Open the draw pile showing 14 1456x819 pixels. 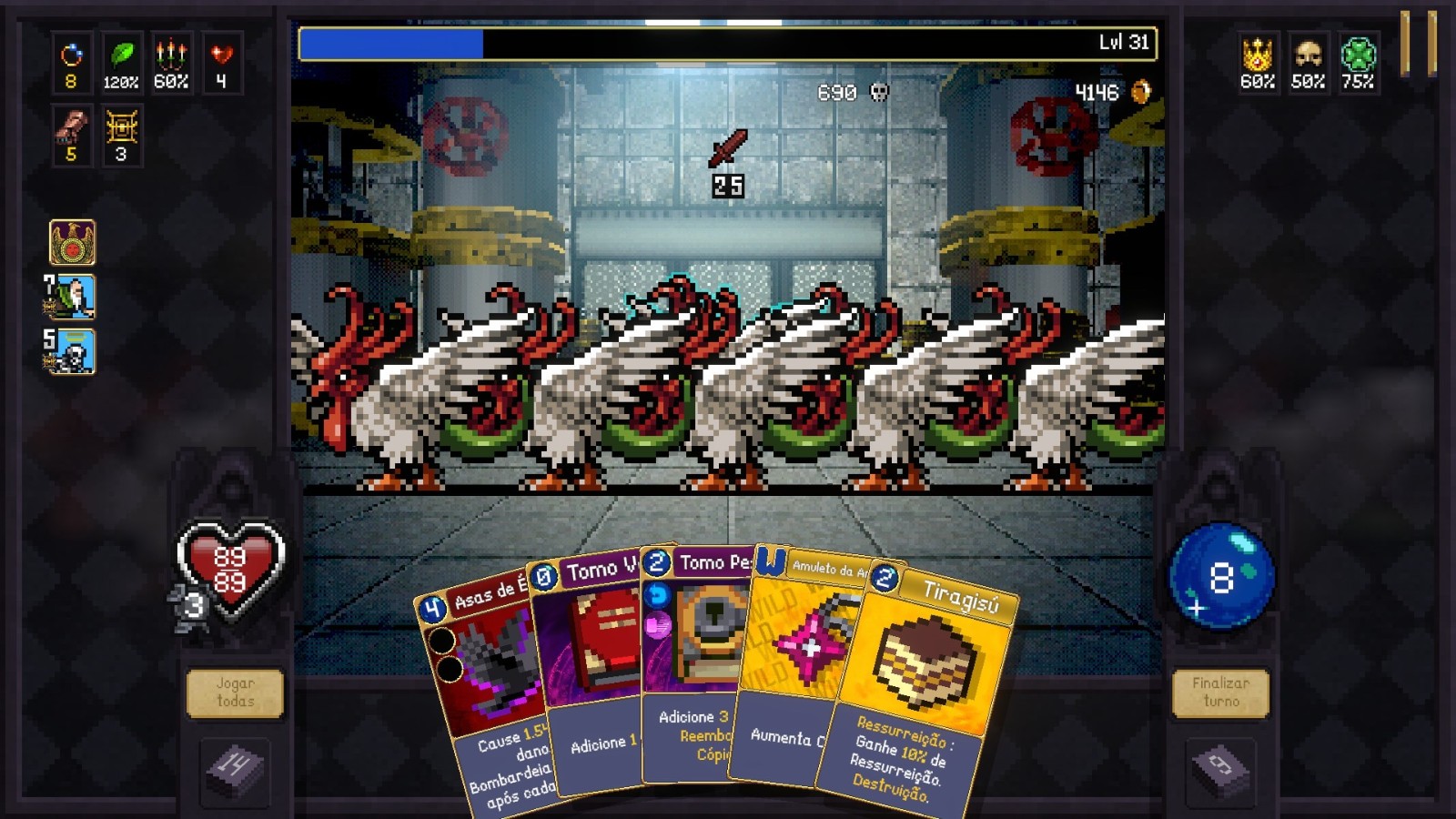(x=234, y=768)
